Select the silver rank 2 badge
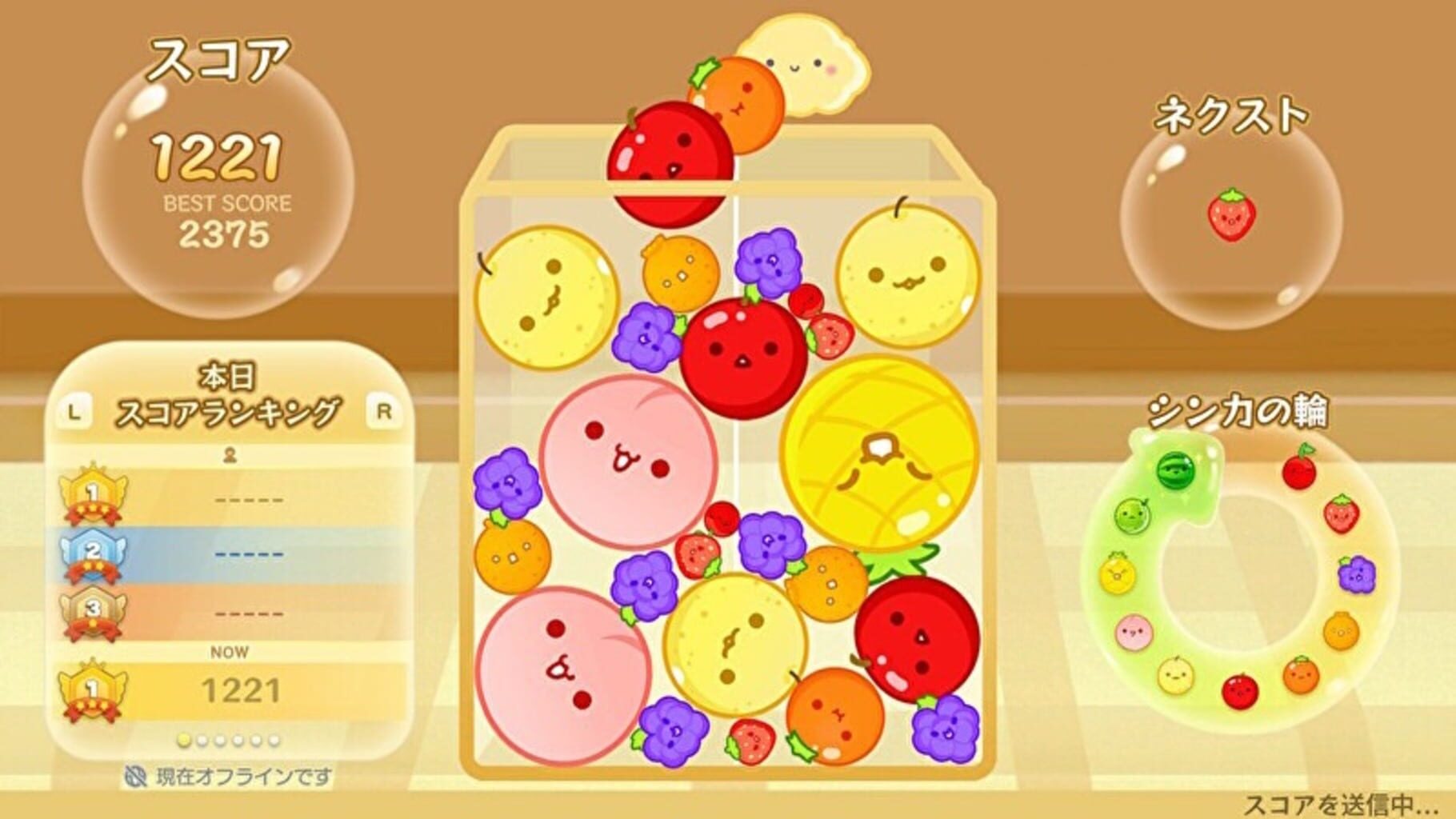The width and height of the screenshot is (1456, 819). tap(93, 554)
